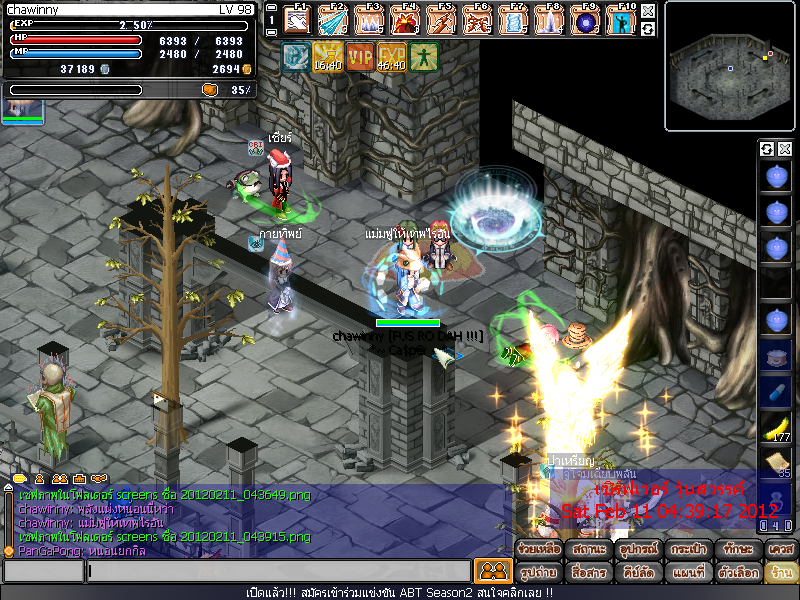Open the ร้าน shop button

779,573
